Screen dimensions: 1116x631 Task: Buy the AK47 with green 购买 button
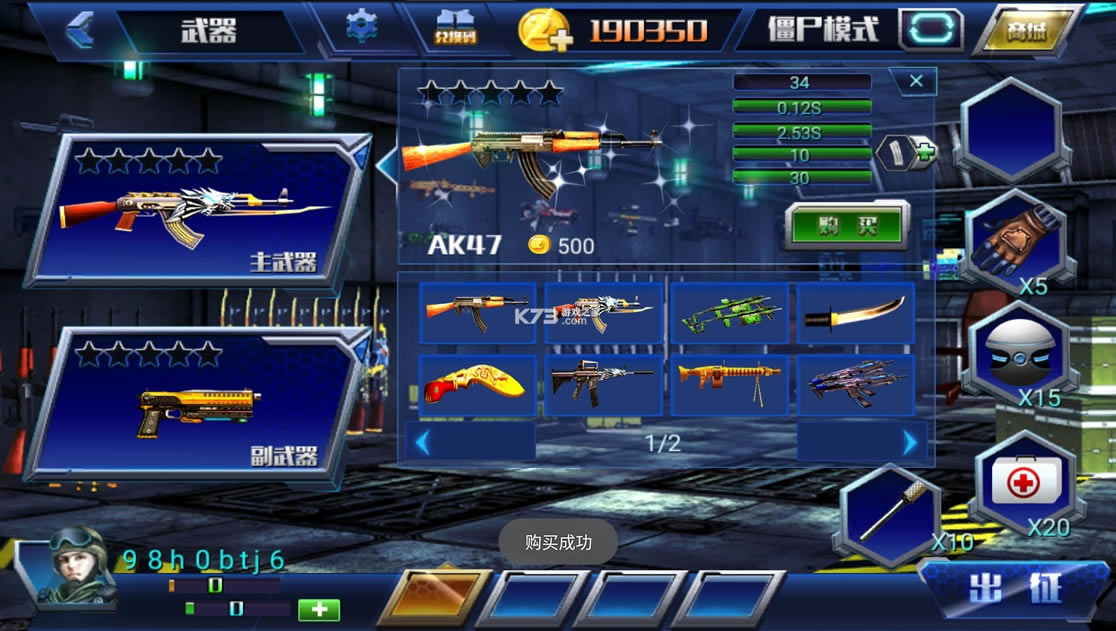coord(846,225)
